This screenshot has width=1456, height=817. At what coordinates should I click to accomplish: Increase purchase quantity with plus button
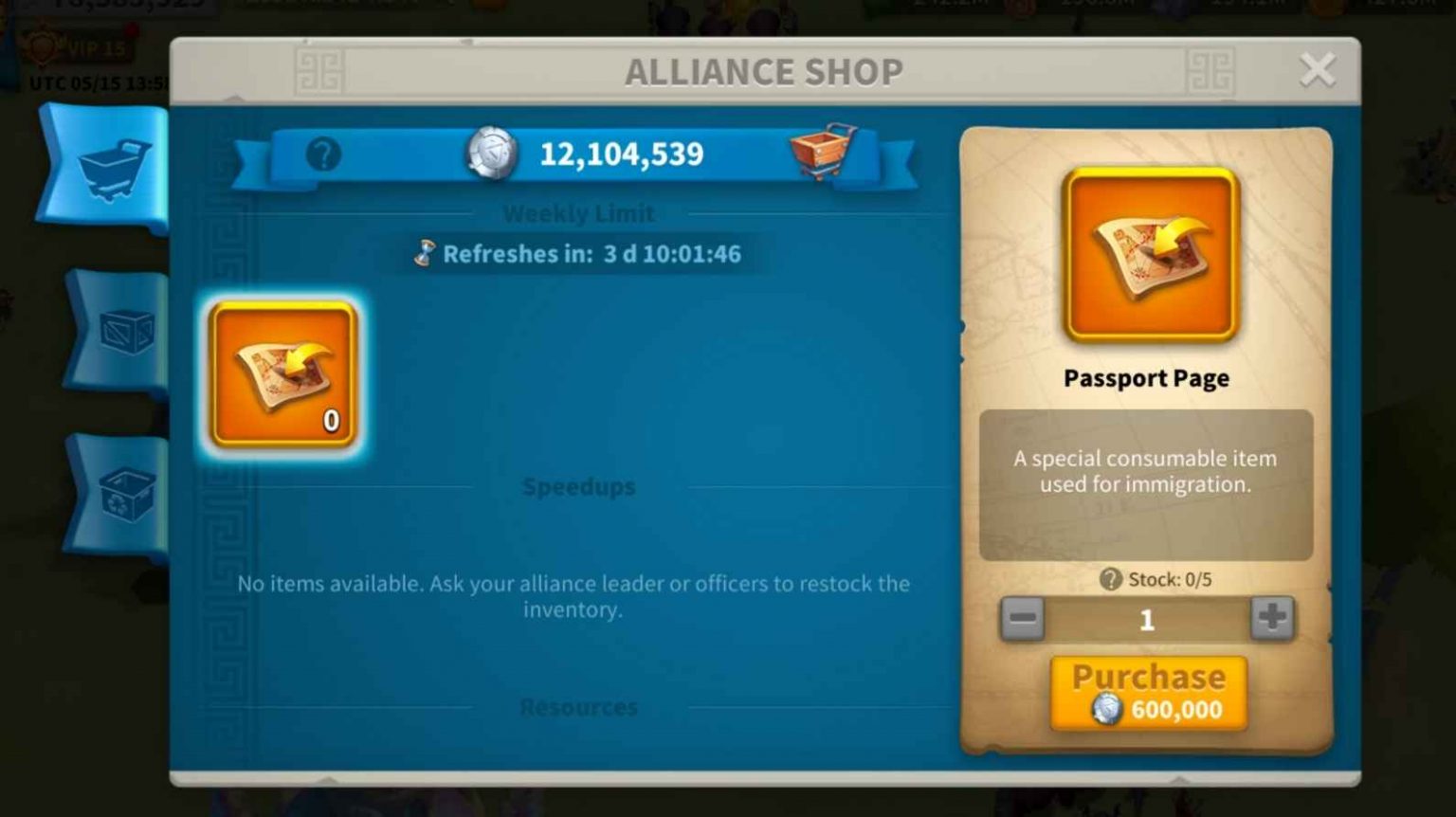1270,619
